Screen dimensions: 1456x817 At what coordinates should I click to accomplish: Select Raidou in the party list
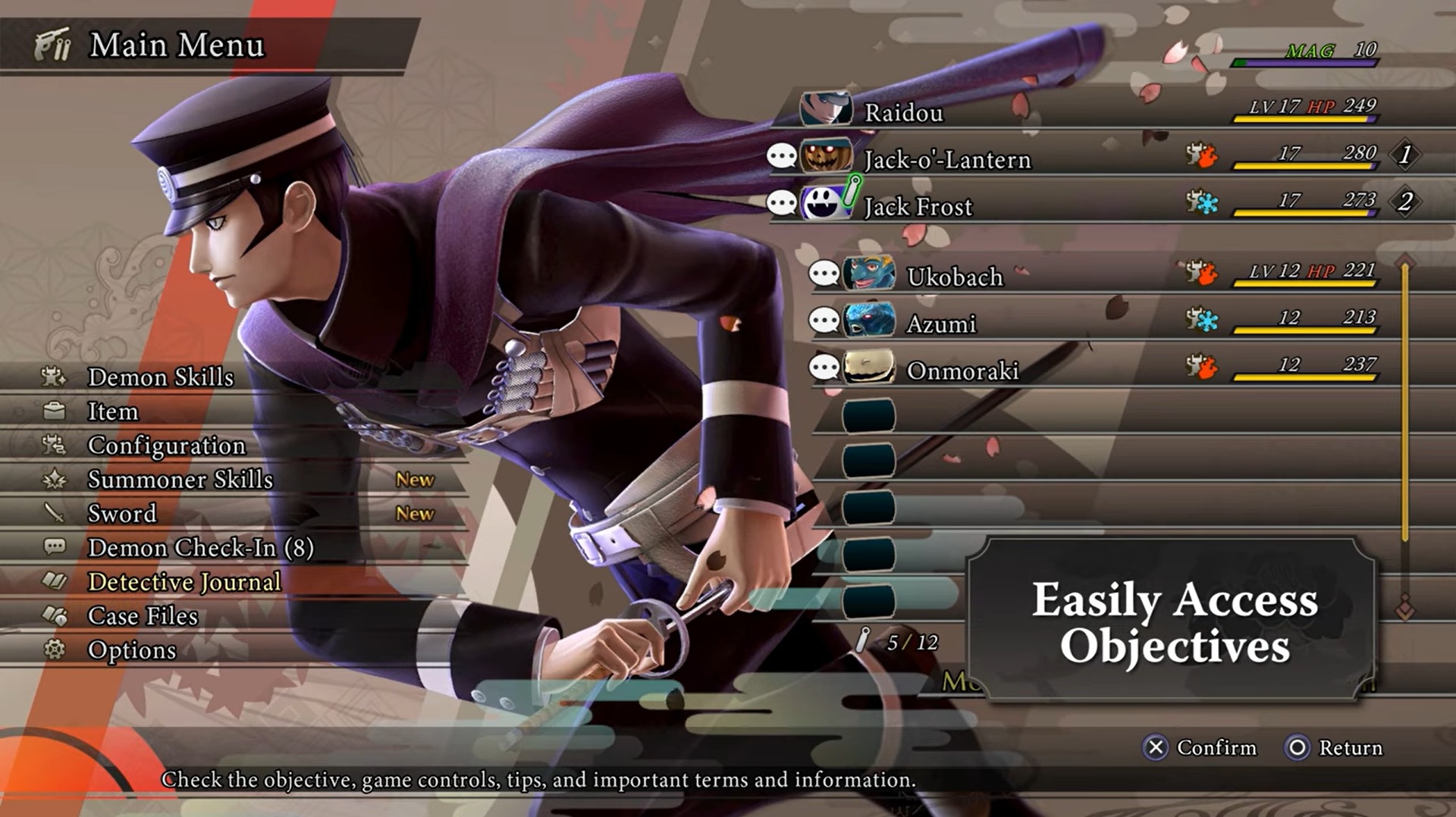tap(904, 113)
